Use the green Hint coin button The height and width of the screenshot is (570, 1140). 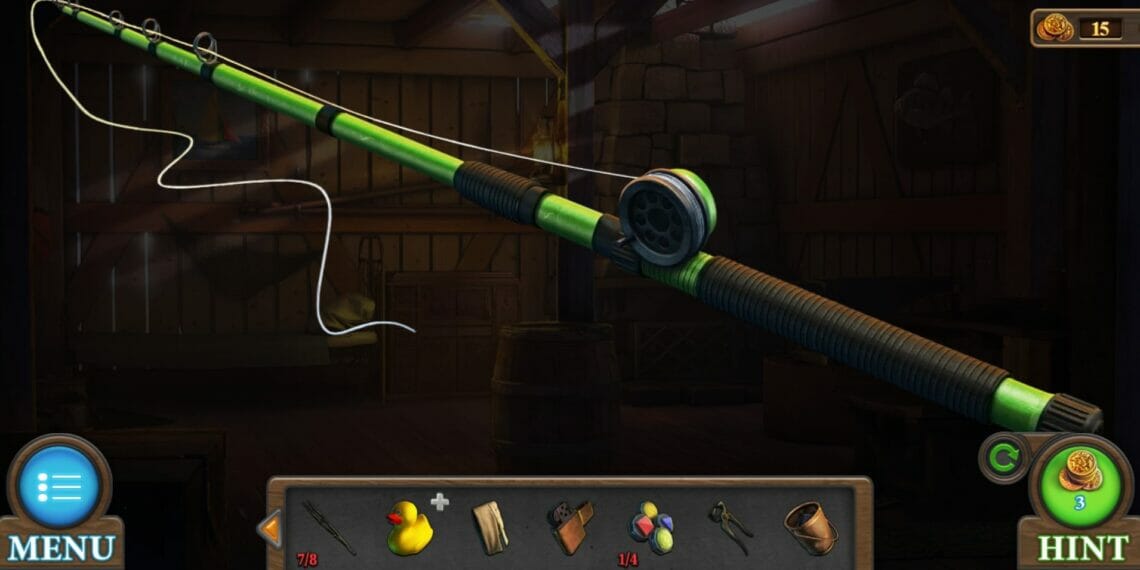(1080, 482)
